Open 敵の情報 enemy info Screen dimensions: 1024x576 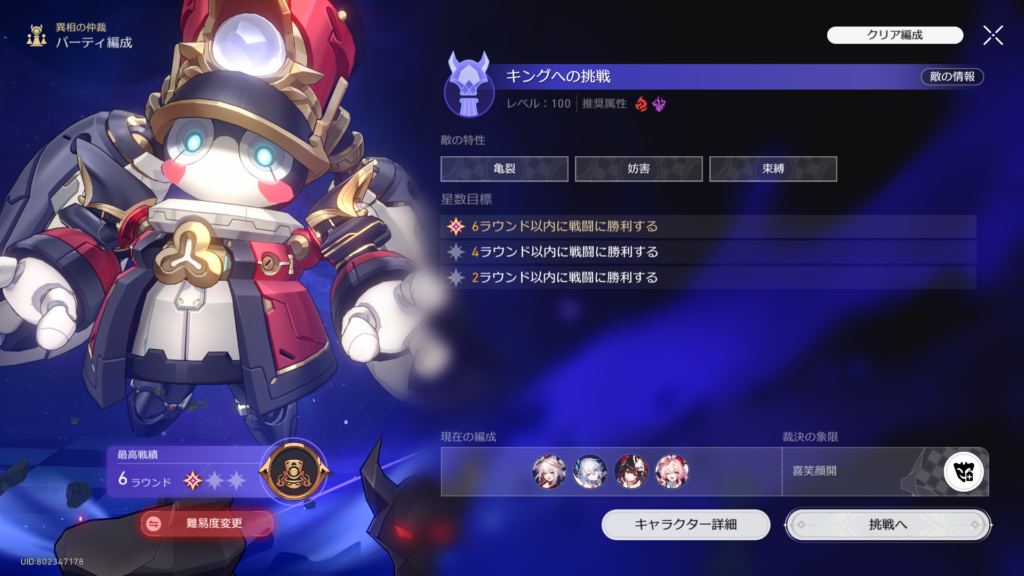951,77
